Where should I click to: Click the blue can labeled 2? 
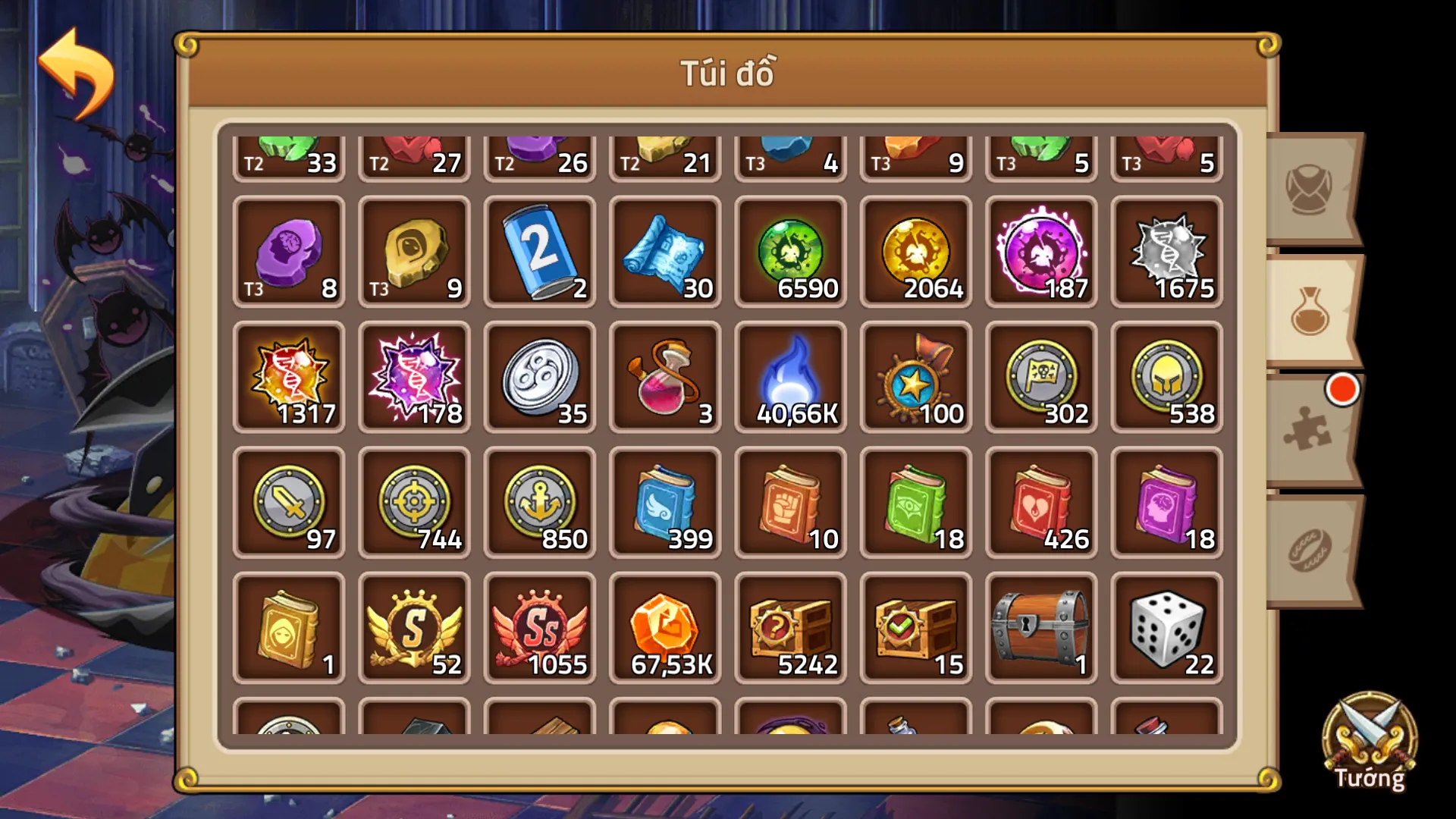point(538,250)
